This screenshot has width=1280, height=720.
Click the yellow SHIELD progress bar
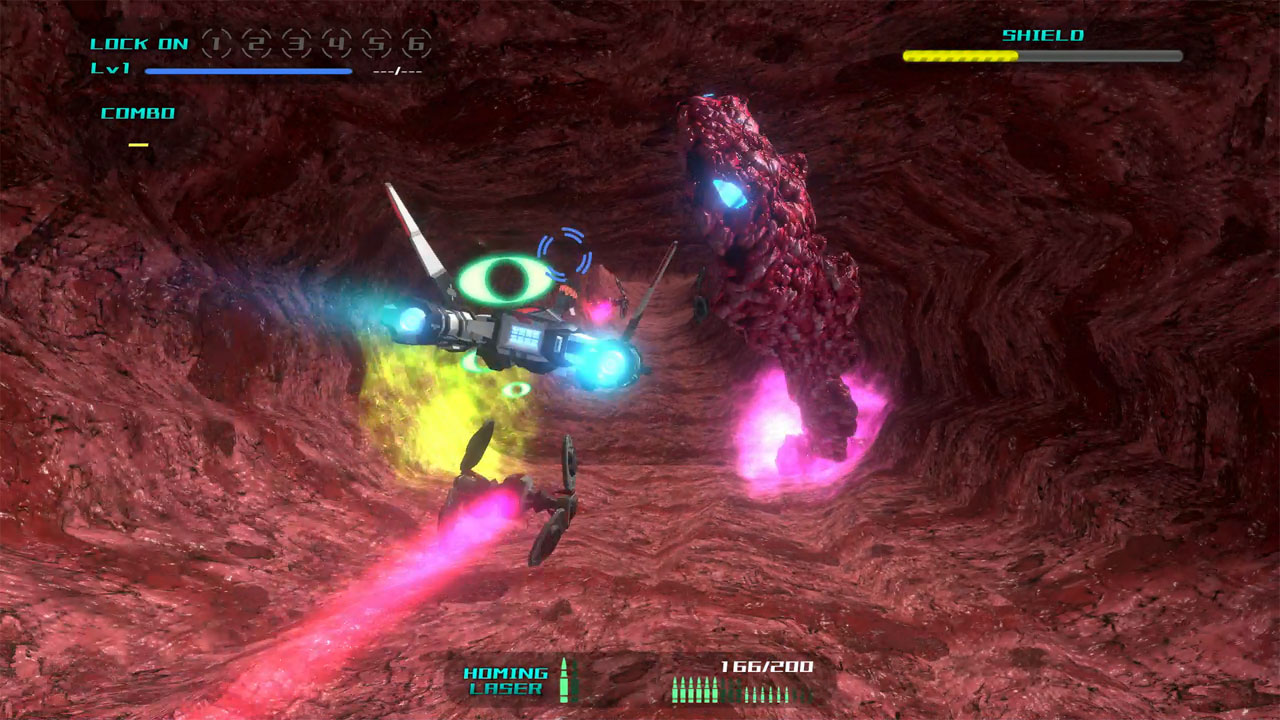(960, 56)
